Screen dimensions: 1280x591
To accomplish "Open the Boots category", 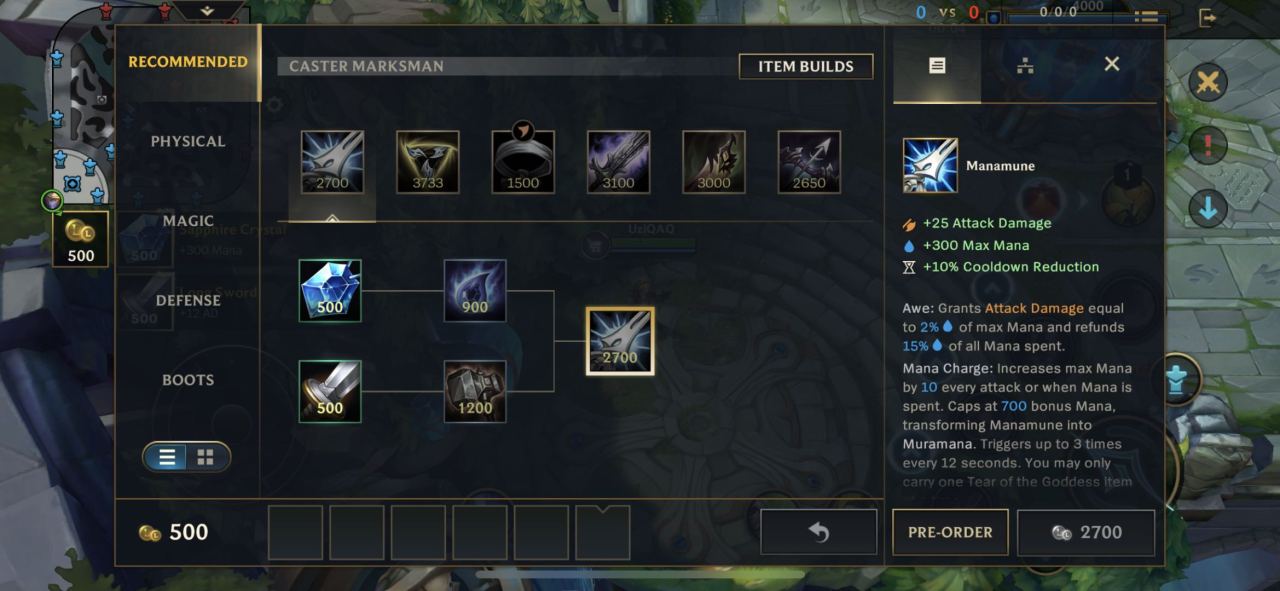I will (x=188, y=380).
